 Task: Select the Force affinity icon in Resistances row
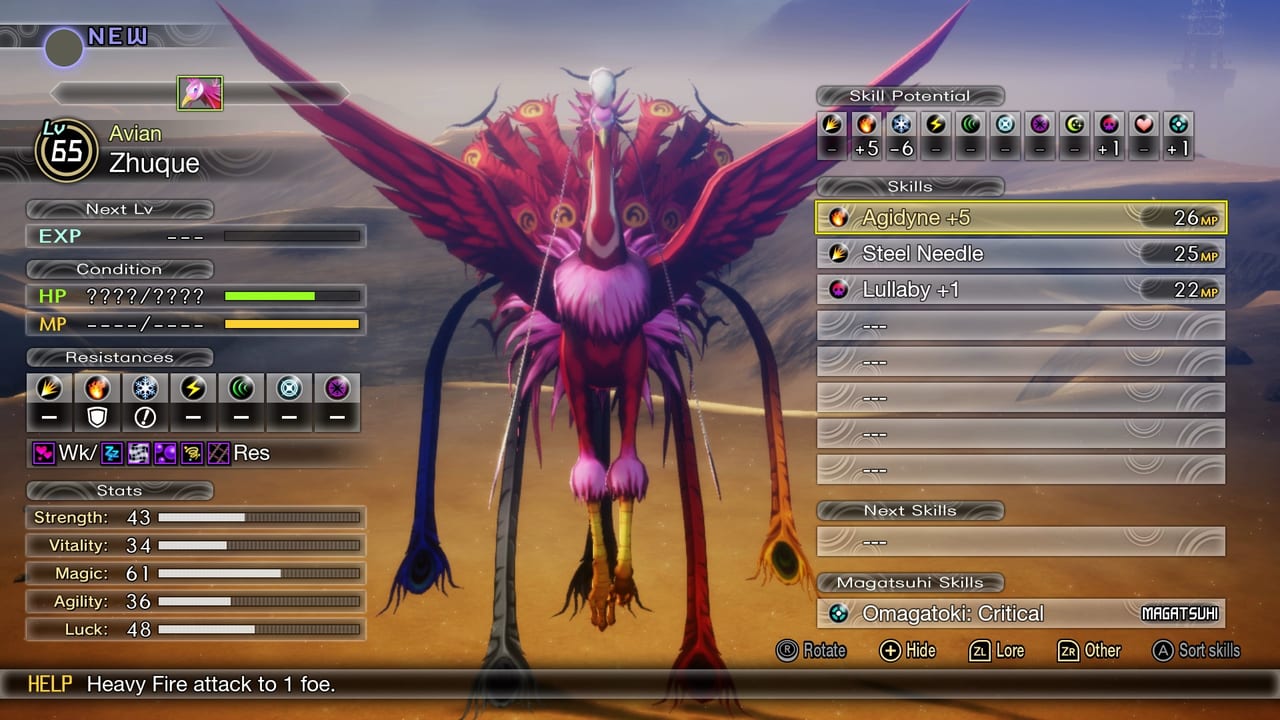pyautogui.click(x=240, y=389)
